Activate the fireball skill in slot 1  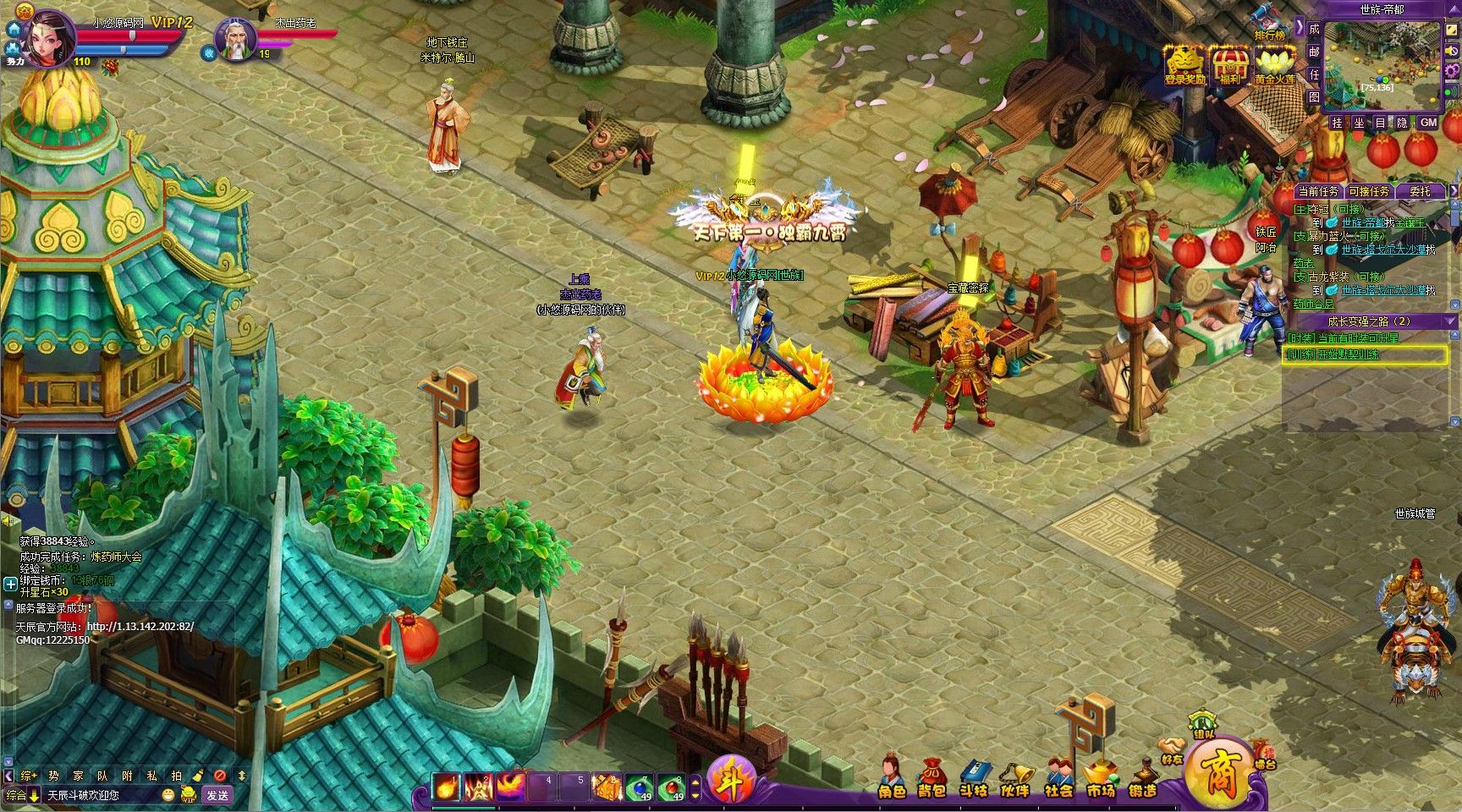click(x=446, y=787)
